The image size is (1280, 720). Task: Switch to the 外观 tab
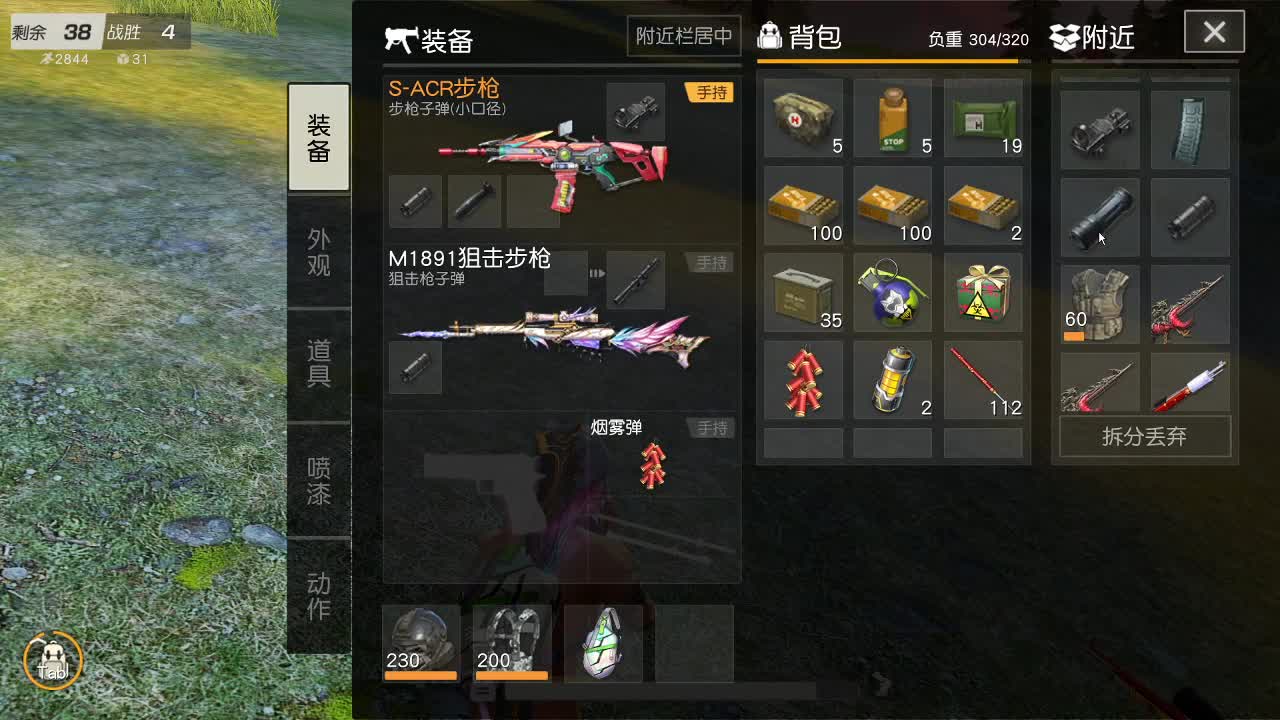[318, 250]
